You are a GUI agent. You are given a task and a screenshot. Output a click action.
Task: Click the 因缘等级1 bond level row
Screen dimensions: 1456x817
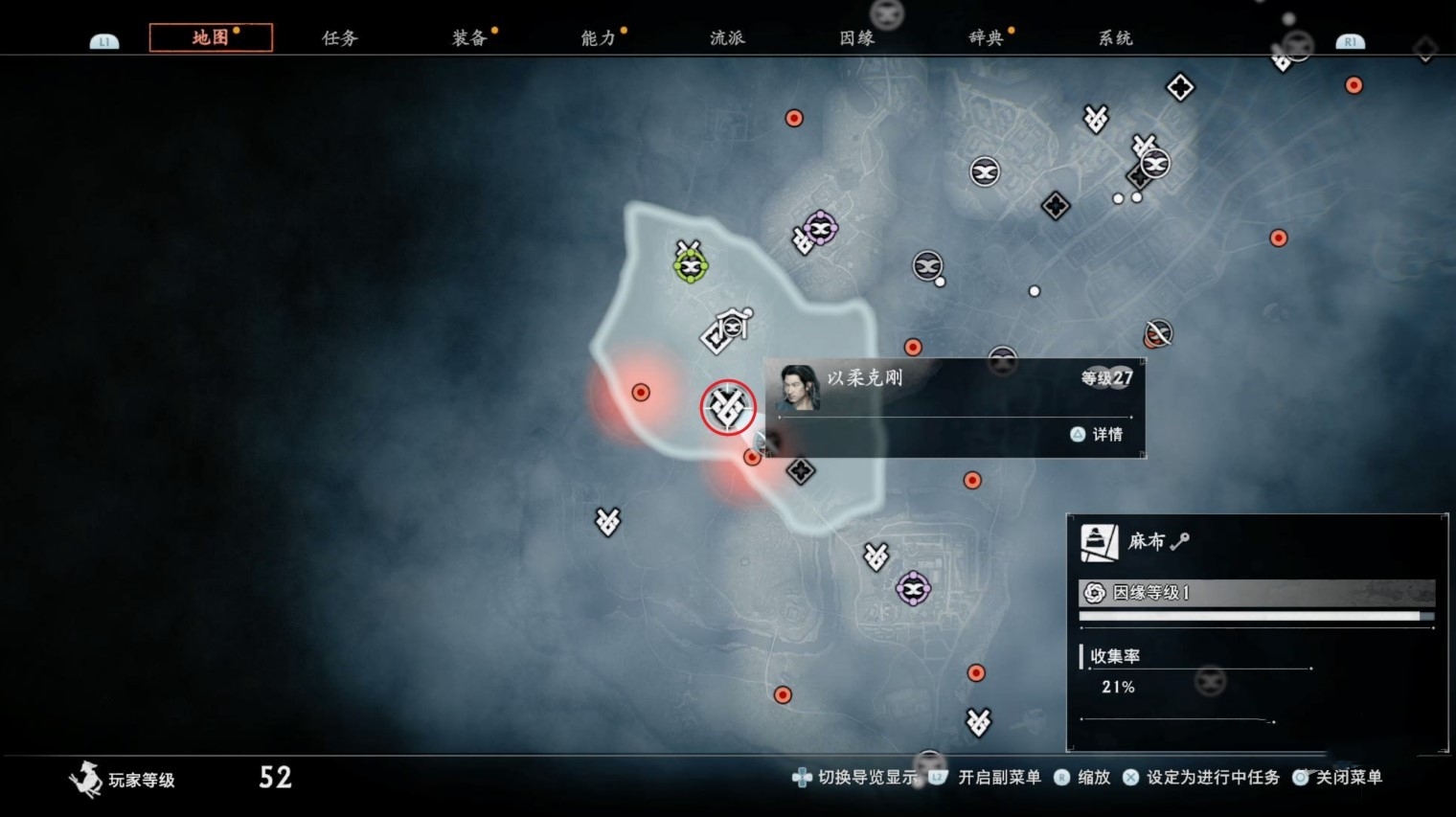click(x=1256, y=593)
